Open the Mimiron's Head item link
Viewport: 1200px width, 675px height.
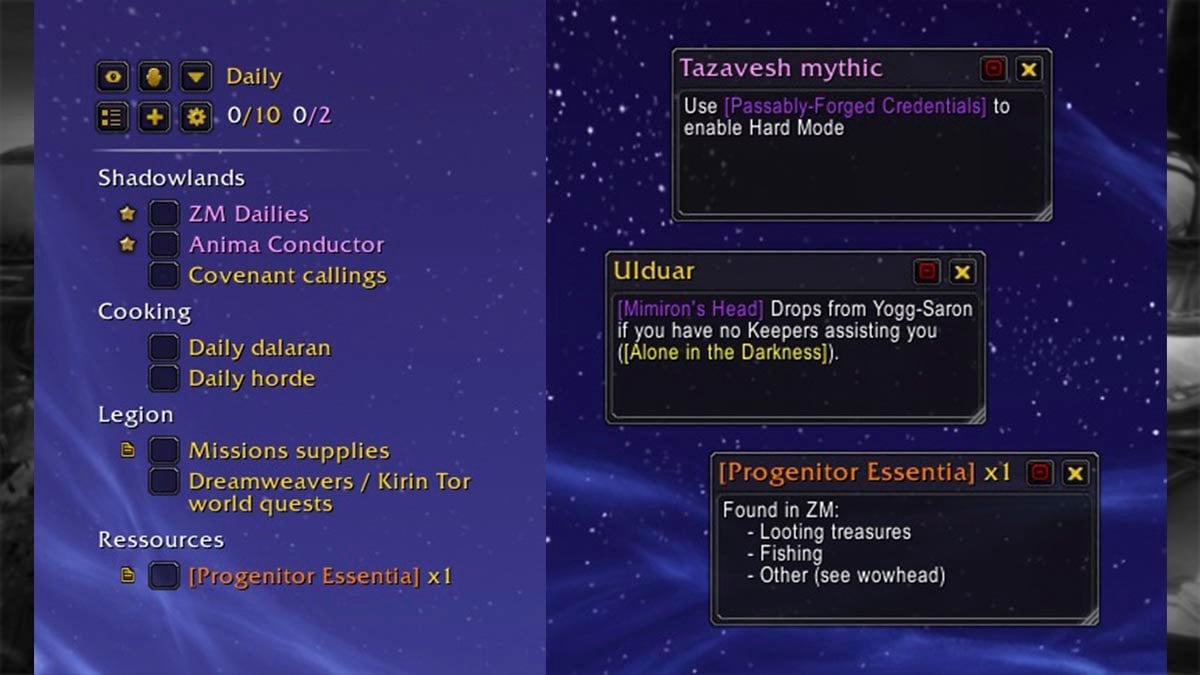pos(690,309)
